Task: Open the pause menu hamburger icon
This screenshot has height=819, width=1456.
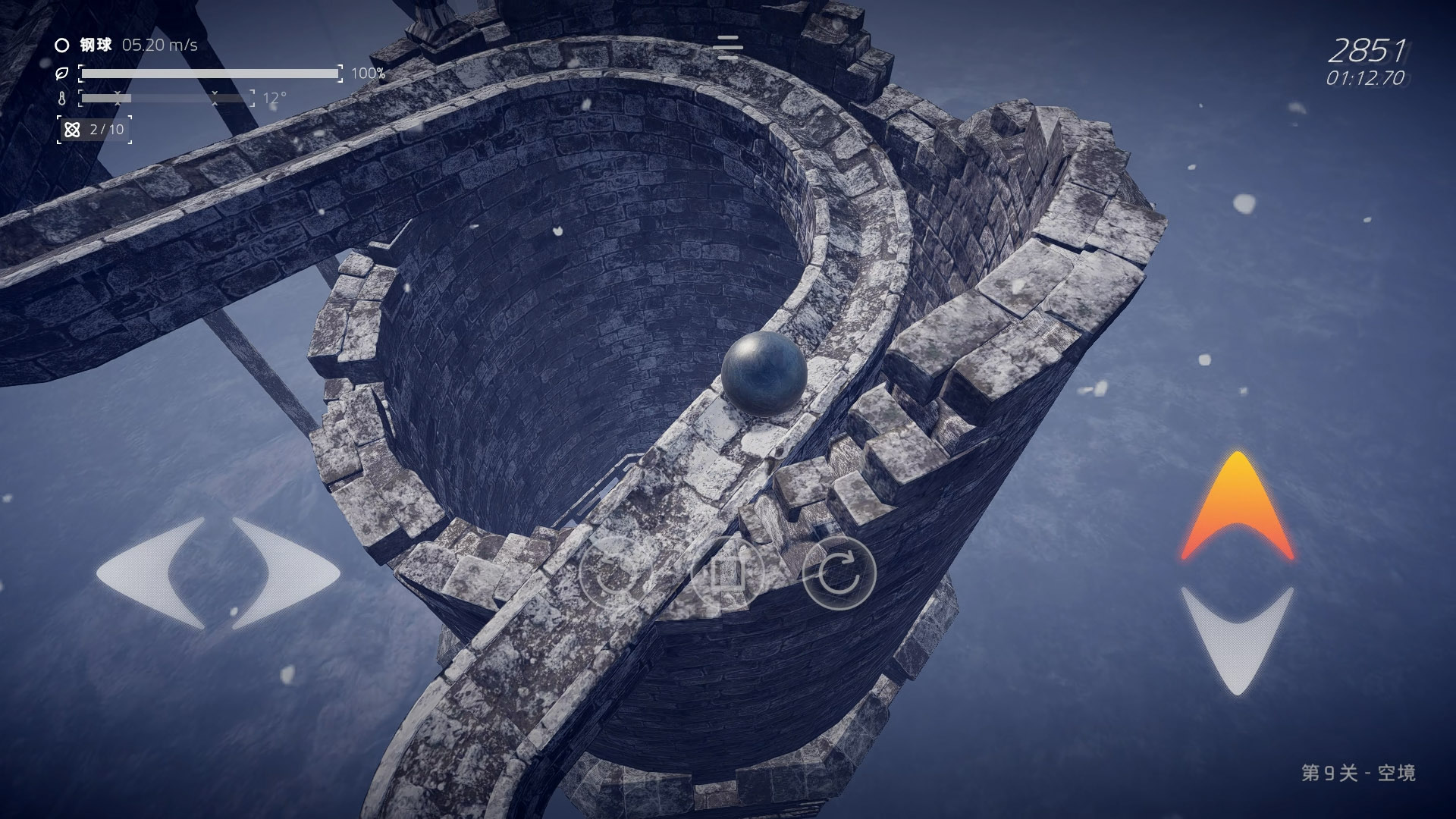Action: pos(728,47)
